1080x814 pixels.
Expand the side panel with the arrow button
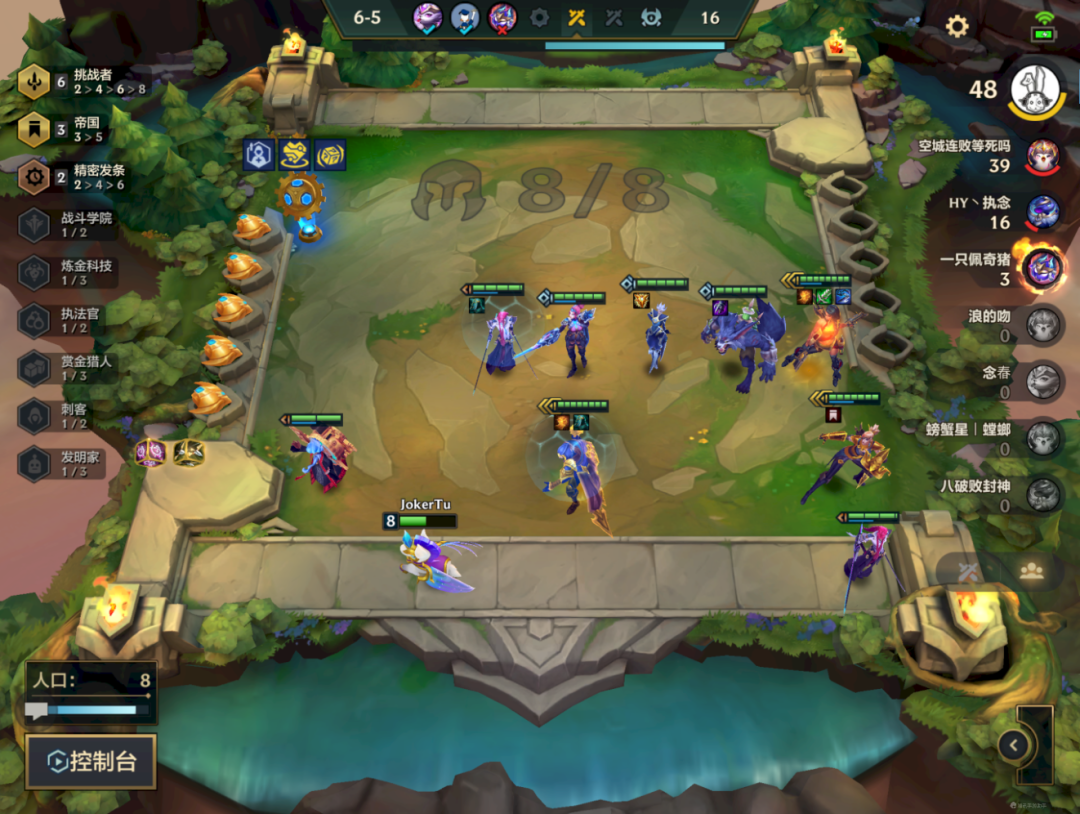coord(1014,745)
